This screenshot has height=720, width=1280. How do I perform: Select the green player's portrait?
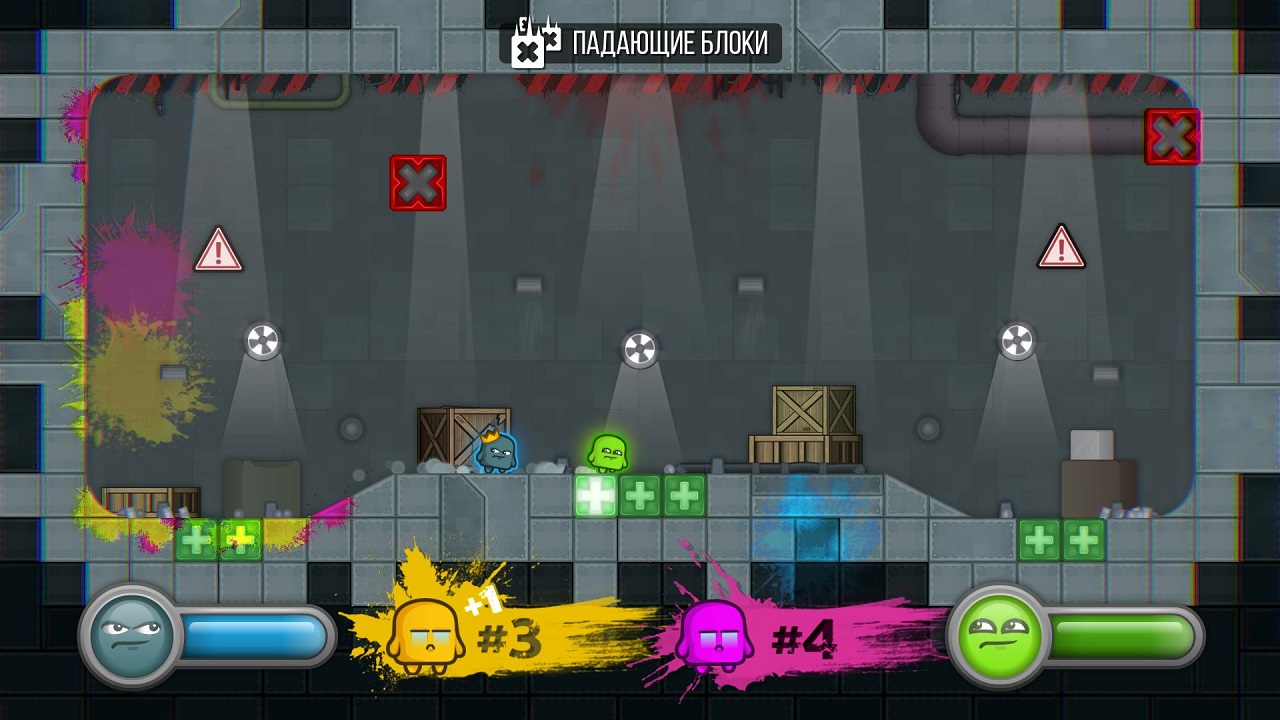tap(996, 636)
